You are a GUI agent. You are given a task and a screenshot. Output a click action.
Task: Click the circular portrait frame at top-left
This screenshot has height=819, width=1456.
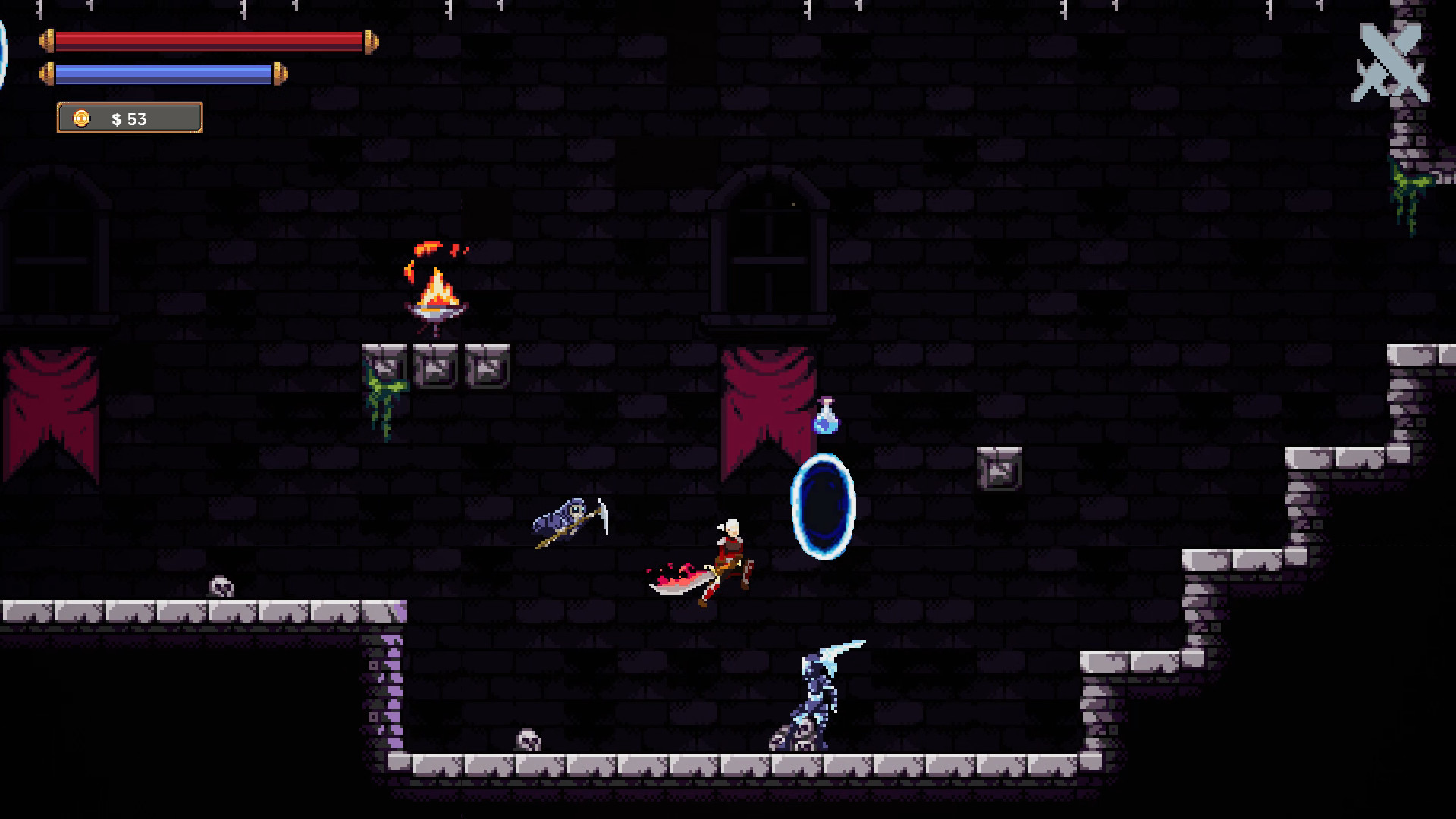click(x=4, y=53)
